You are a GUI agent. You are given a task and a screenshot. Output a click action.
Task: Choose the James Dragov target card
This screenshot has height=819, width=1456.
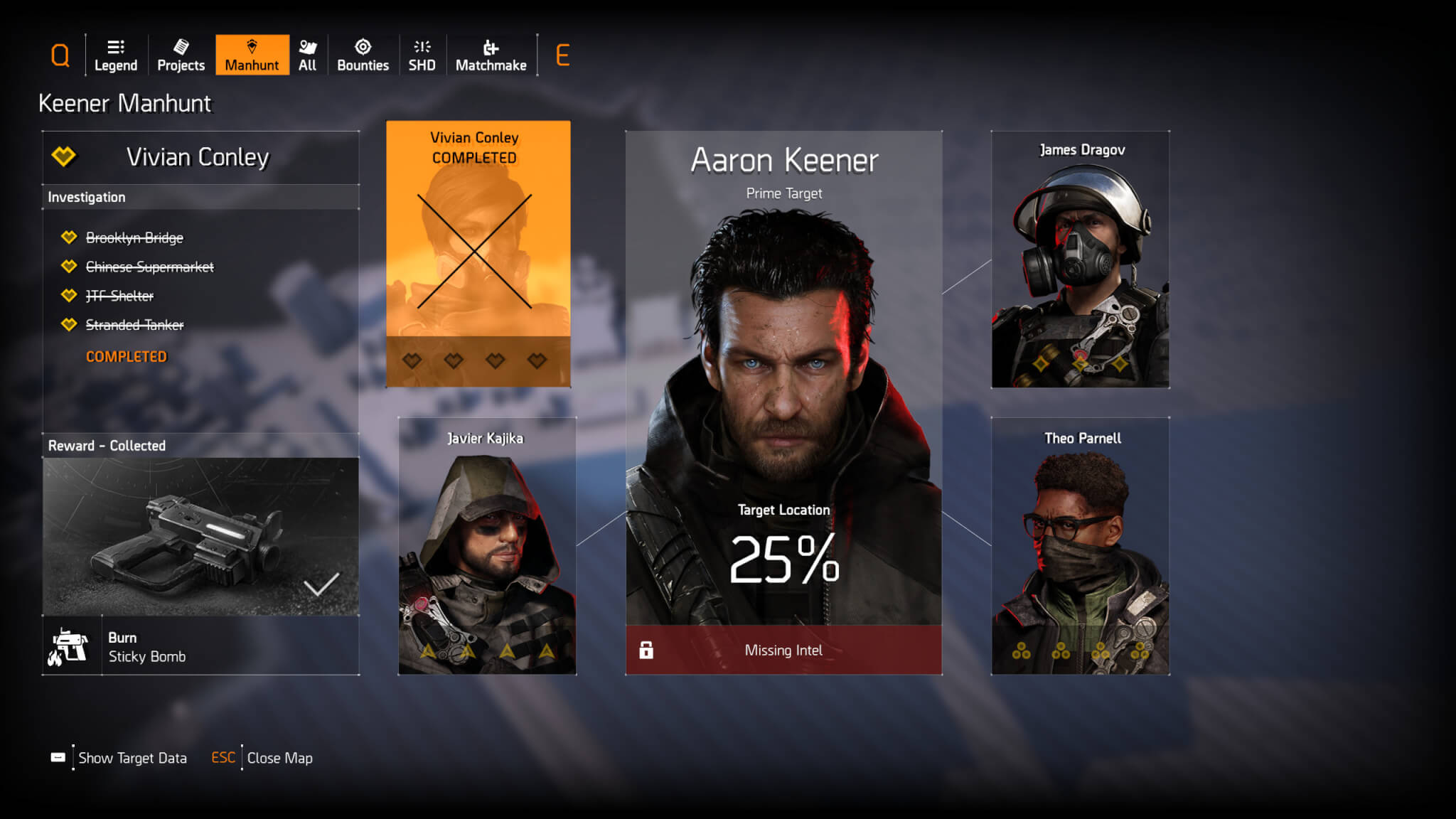pyautogui.click(x=1080, y=259)
